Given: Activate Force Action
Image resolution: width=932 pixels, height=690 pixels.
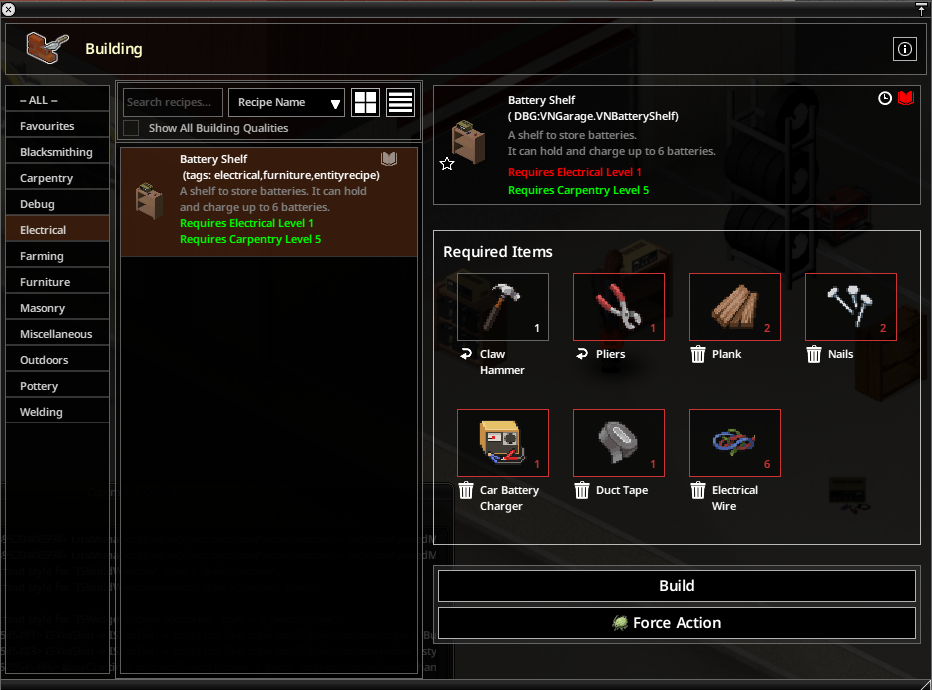Looking at the screenshot, I should tap(676, 622).
